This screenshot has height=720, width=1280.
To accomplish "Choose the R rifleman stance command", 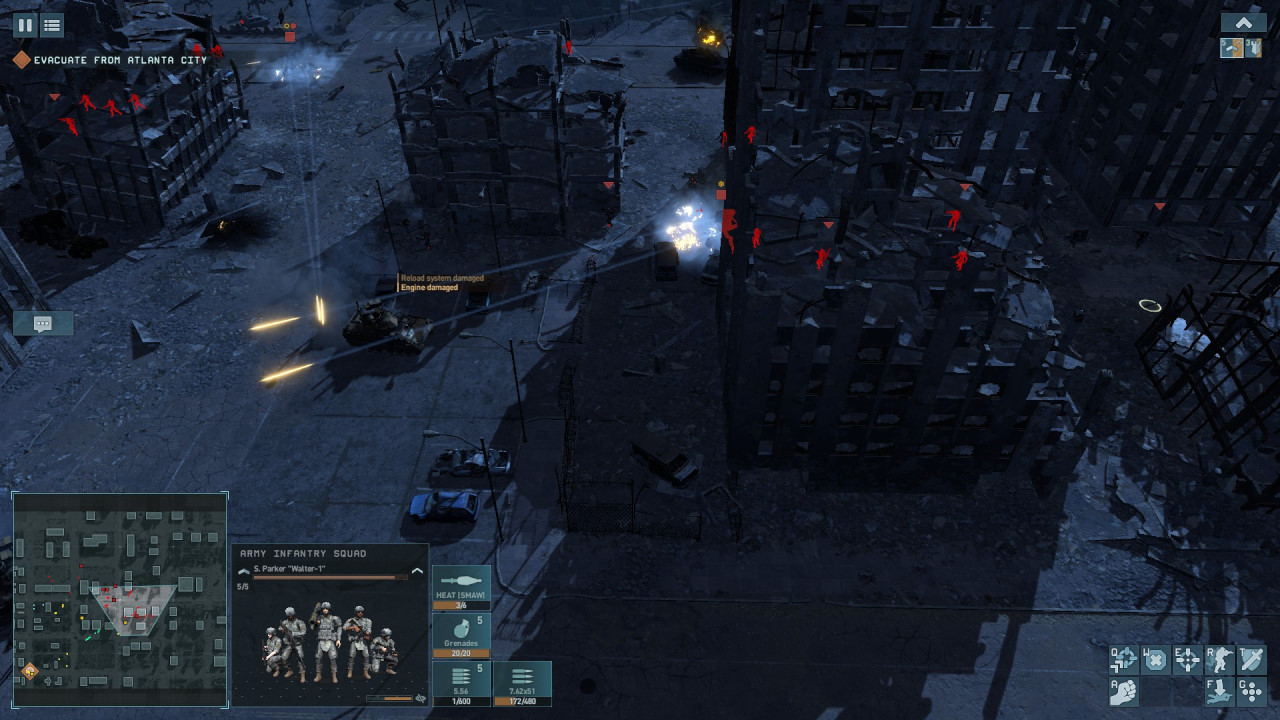I will click(1220, 660).
